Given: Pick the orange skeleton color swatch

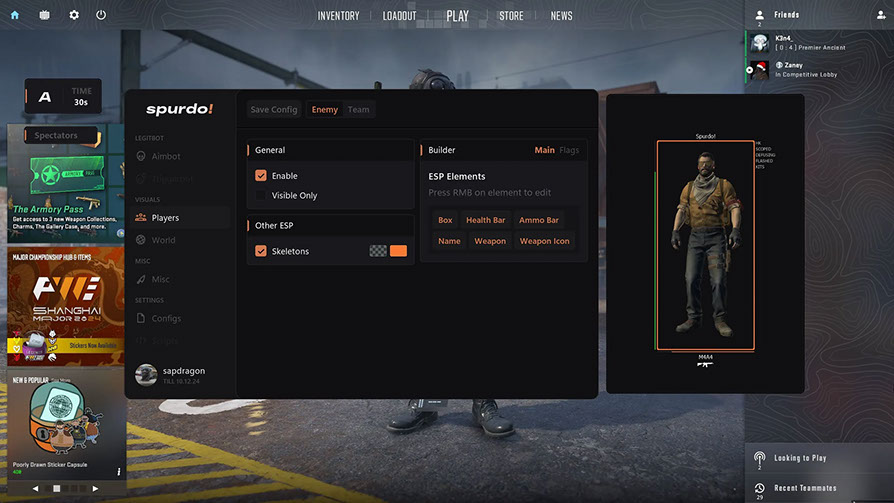Looking at the screenshot, I should [x=398, y=251].
